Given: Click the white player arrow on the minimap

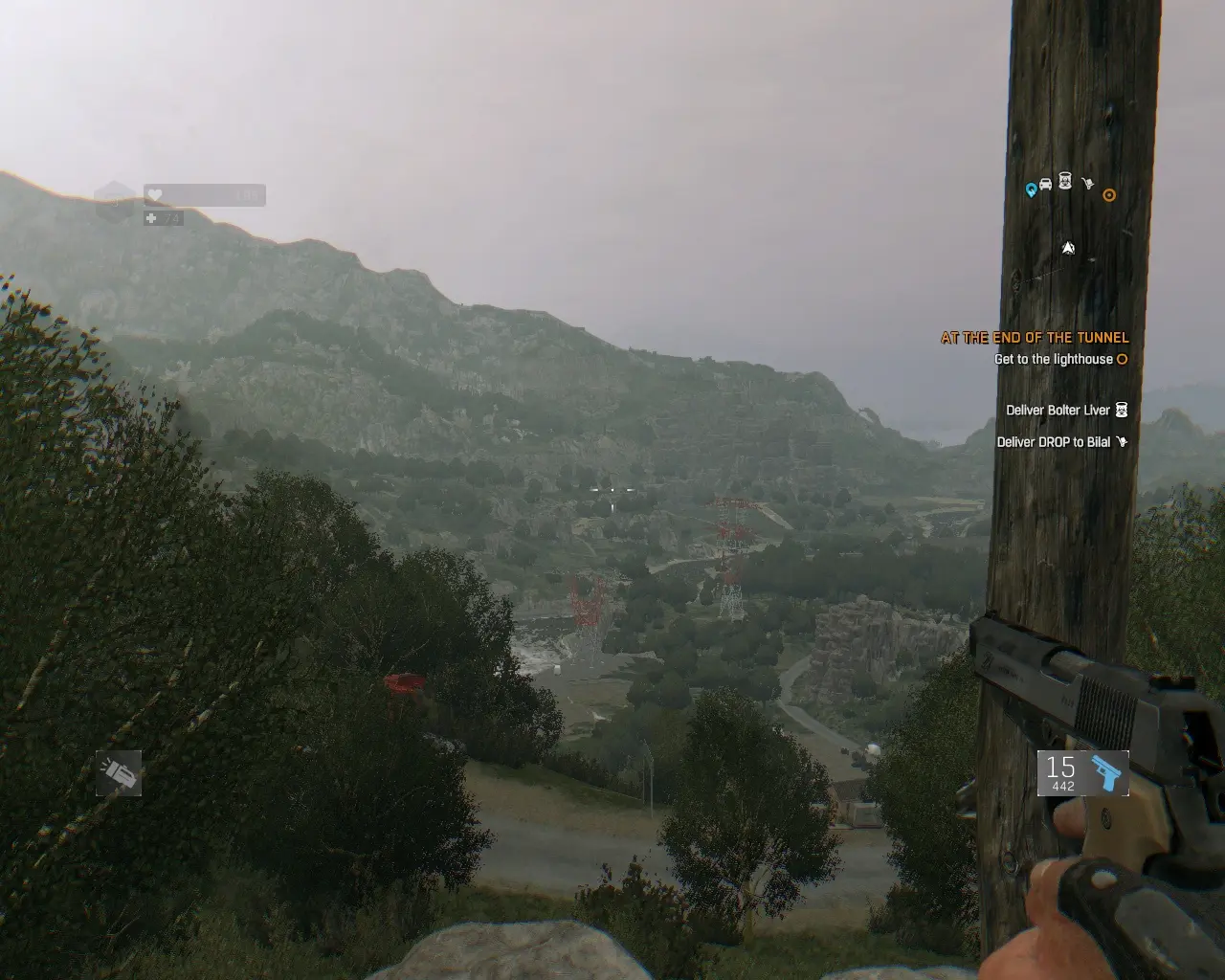Looking at the screenshot, I should point(1068,248).
